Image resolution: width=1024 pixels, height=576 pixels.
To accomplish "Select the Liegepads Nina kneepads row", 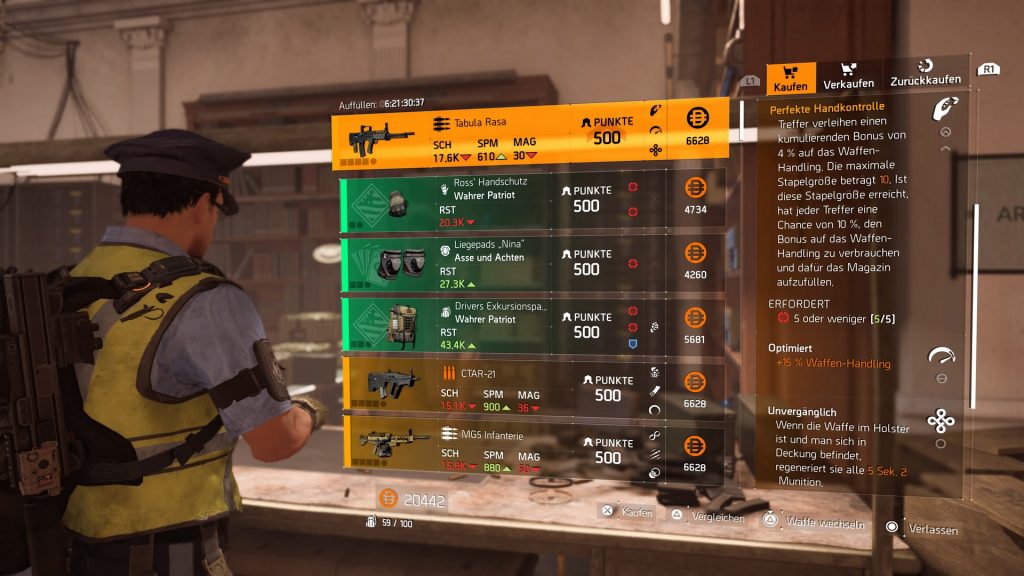I will [530, 264].
